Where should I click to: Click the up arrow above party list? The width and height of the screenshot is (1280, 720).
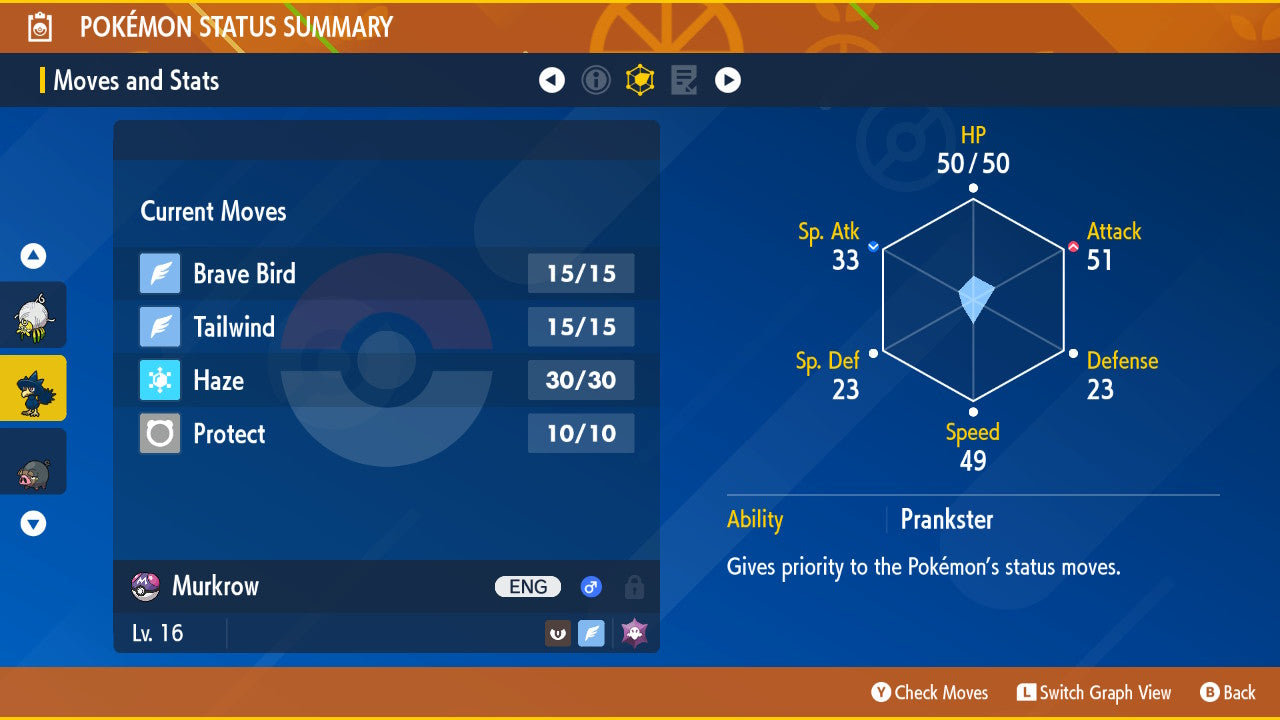[x=34, y=257]
